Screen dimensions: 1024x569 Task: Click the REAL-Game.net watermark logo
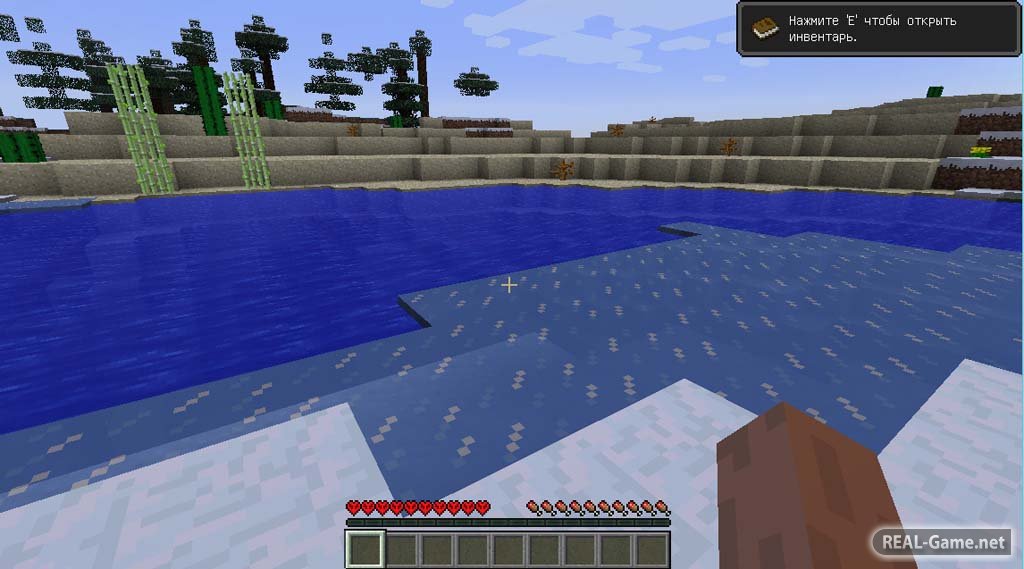942,542
